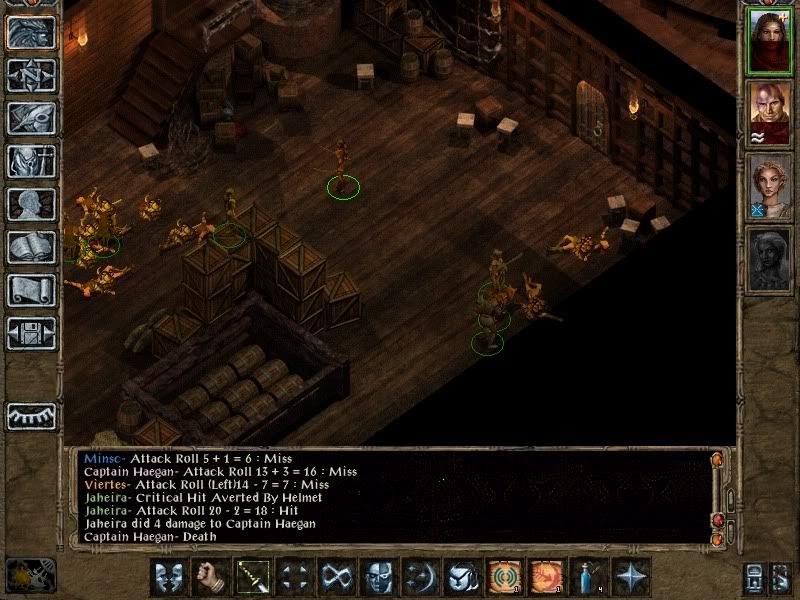Open the options menu with floppy disk
Image resolution: width=800 pixels, height=600 pixels.
click(31, 333)
